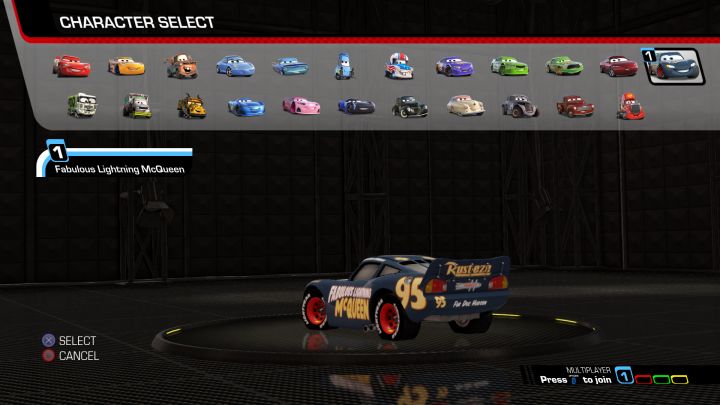Select Jackson Storm the black racer
Image resolution: width=720 pixels, height=405 pixels.
[355, 105]
